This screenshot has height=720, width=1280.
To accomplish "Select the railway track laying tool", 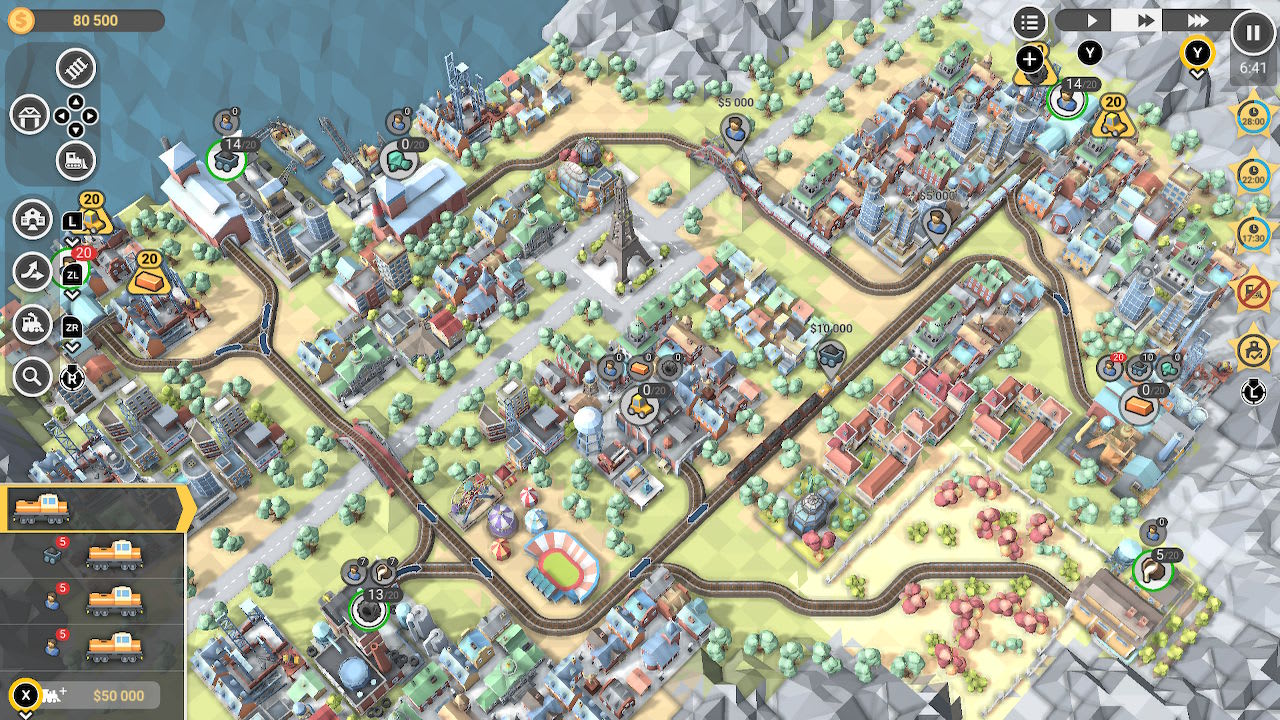I will click(x=74, y=68).
